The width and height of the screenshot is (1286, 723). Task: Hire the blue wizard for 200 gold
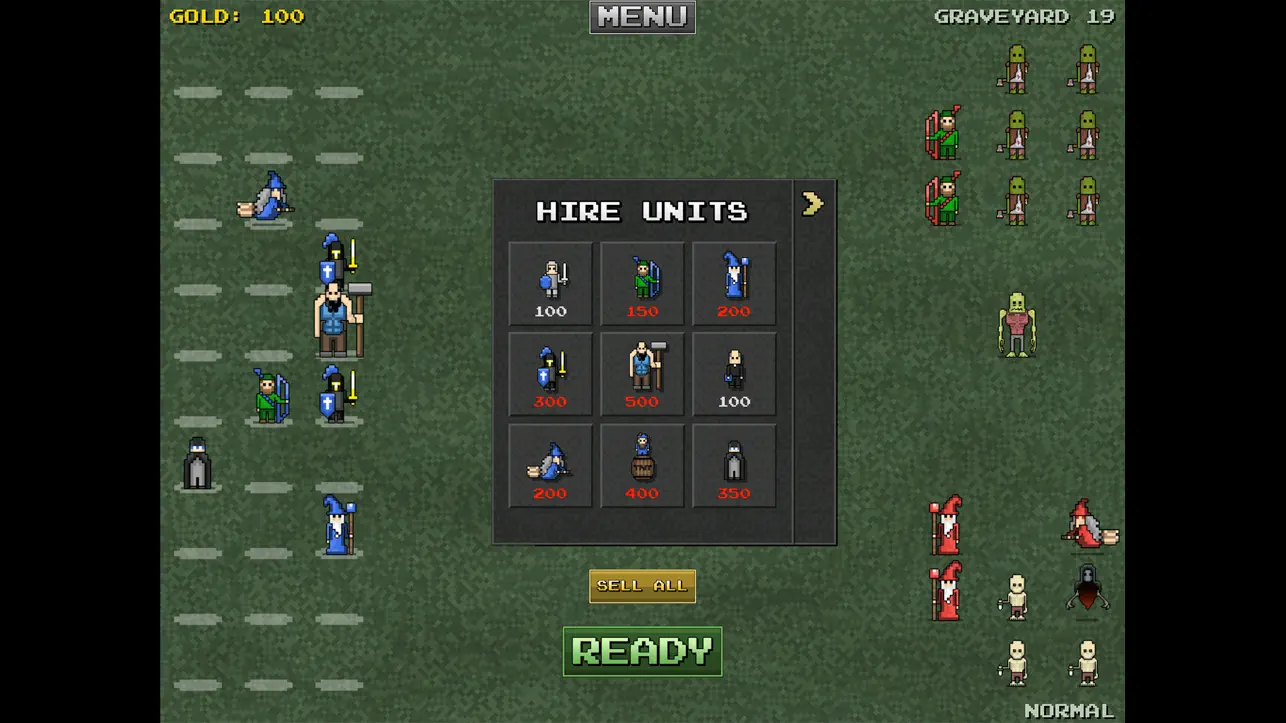[x=734, y=283]
